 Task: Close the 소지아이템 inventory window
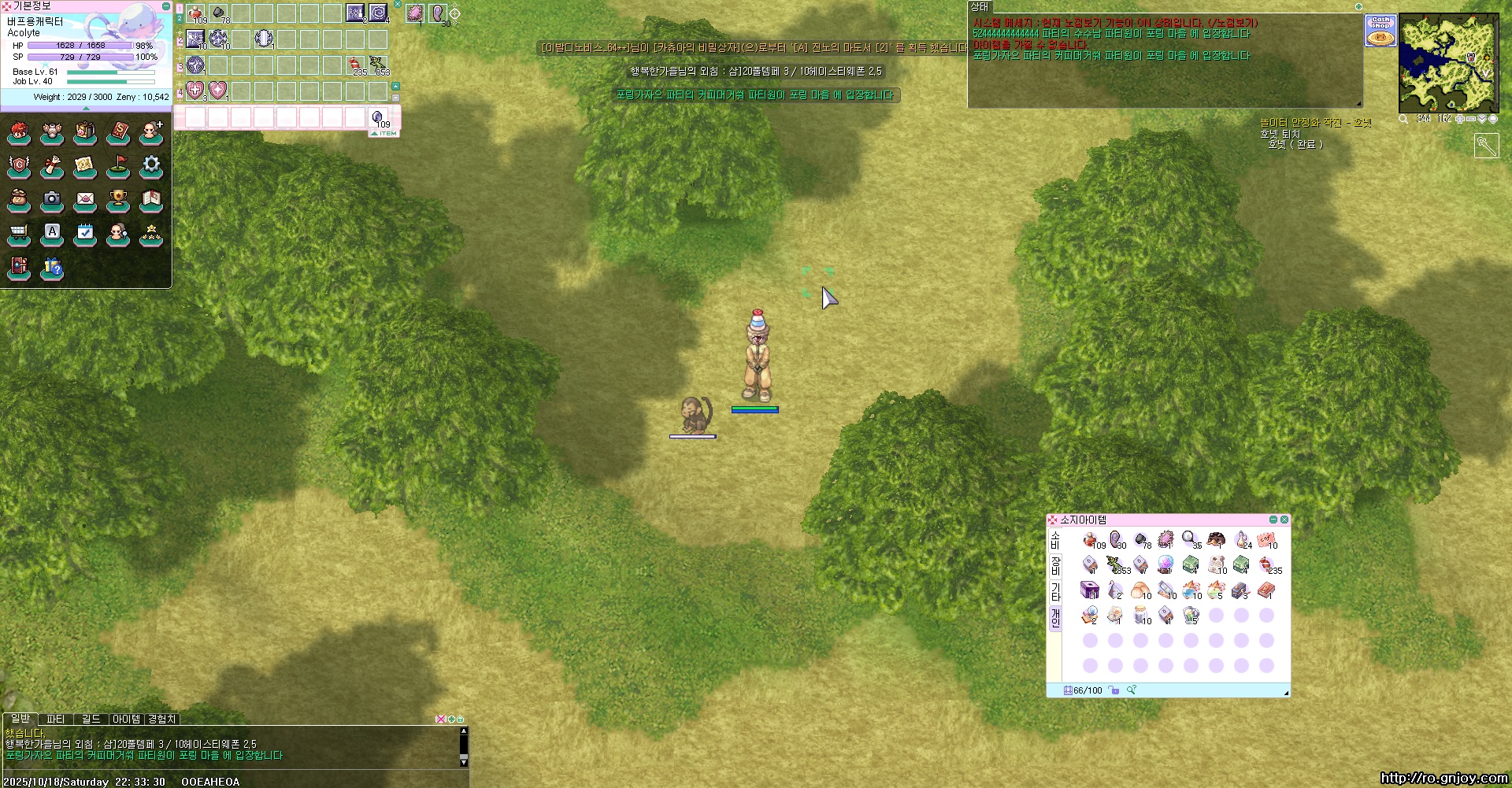tap(1284, 520)
